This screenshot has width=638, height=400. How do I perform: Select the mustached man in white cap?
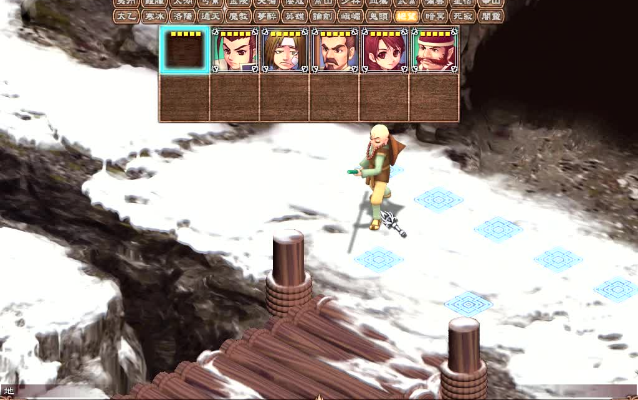434,50
